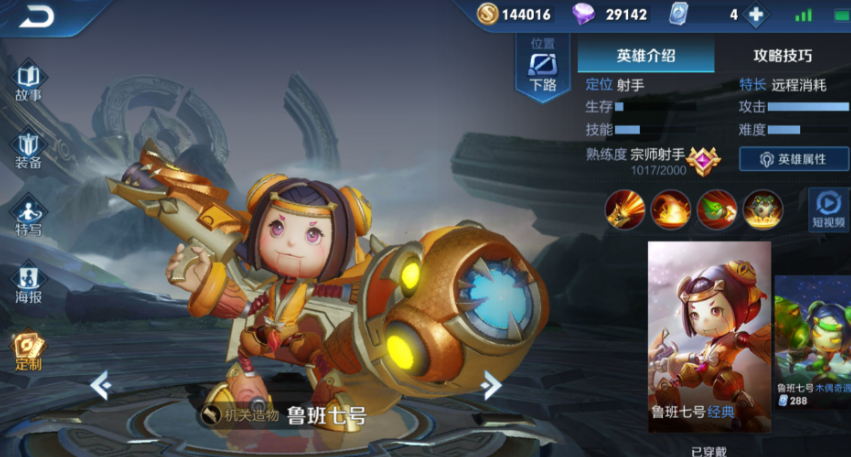Show the previous hero with left arrow

pos(100,384)
